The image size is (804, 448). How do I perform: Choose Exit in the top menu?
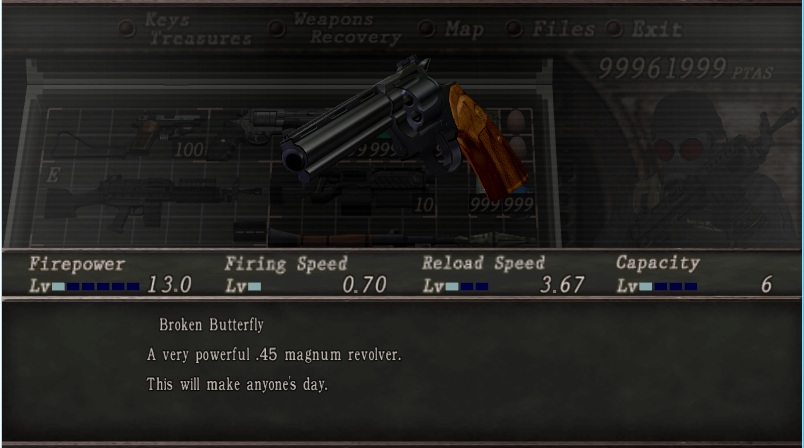click(657, 29)
